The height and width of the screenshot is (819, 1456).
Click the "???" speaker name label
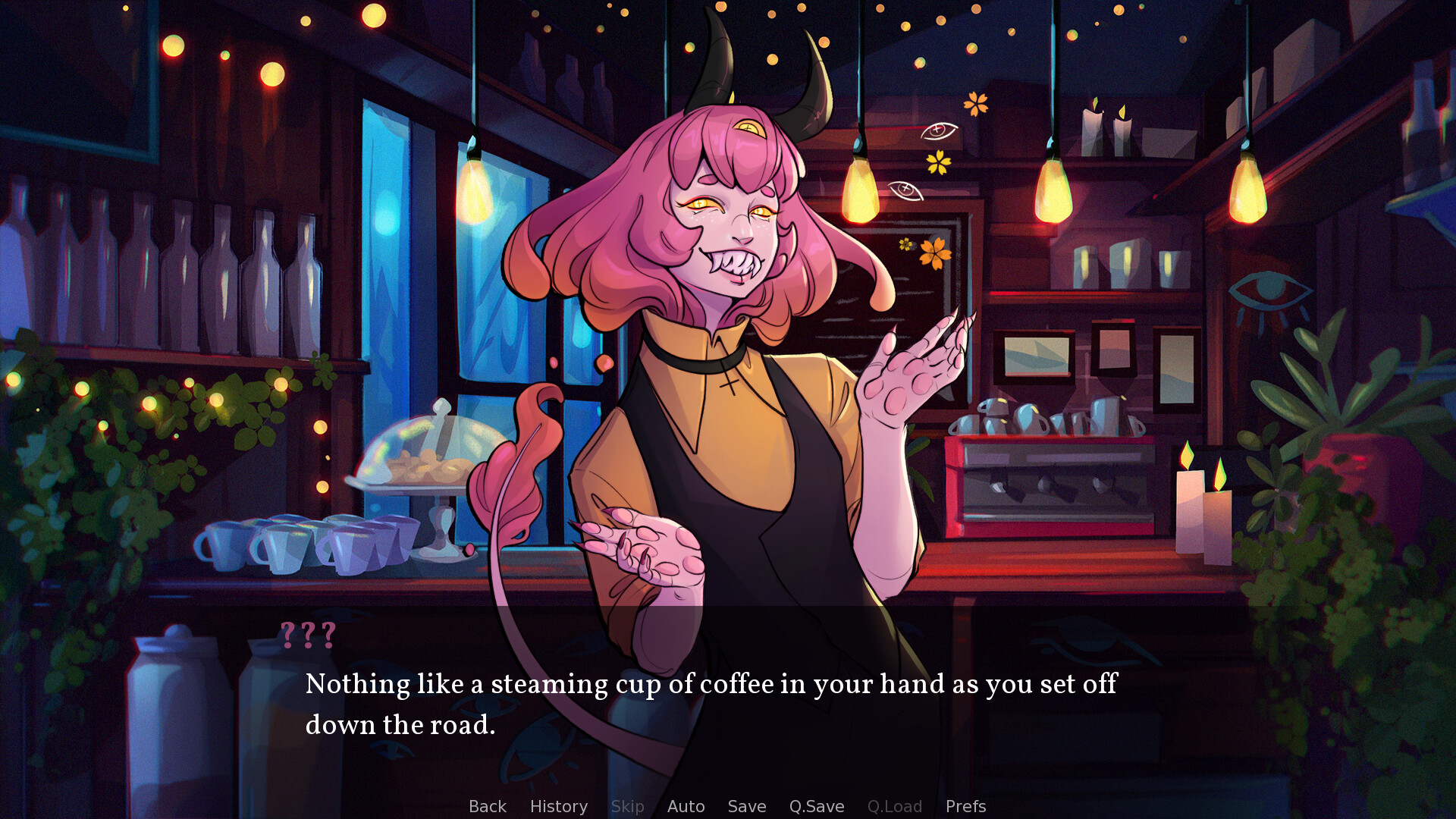click(x=308, y=635)
